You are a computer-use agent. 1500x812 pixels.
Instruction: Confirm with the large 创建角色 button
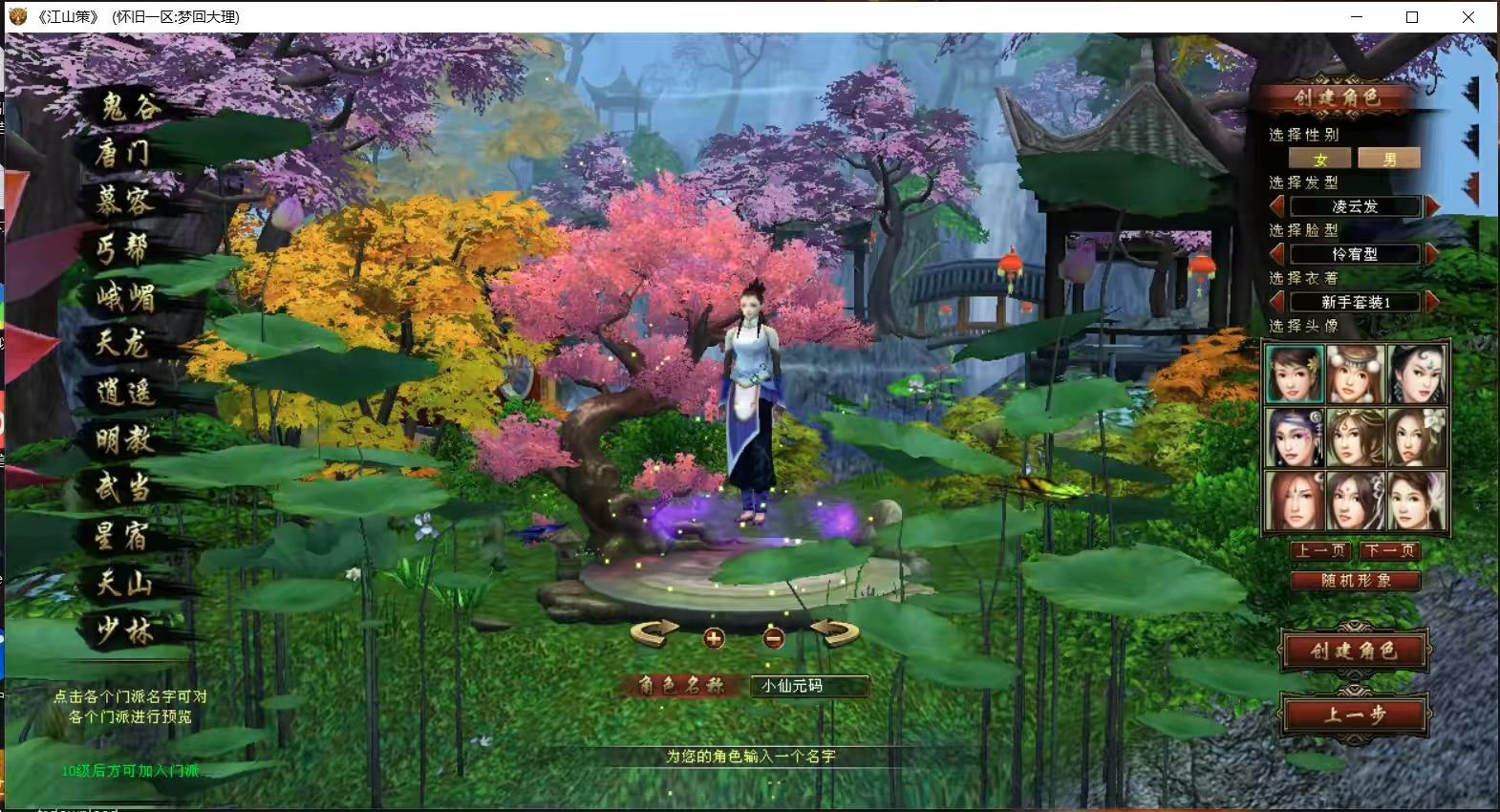[x=1355, y=651]
